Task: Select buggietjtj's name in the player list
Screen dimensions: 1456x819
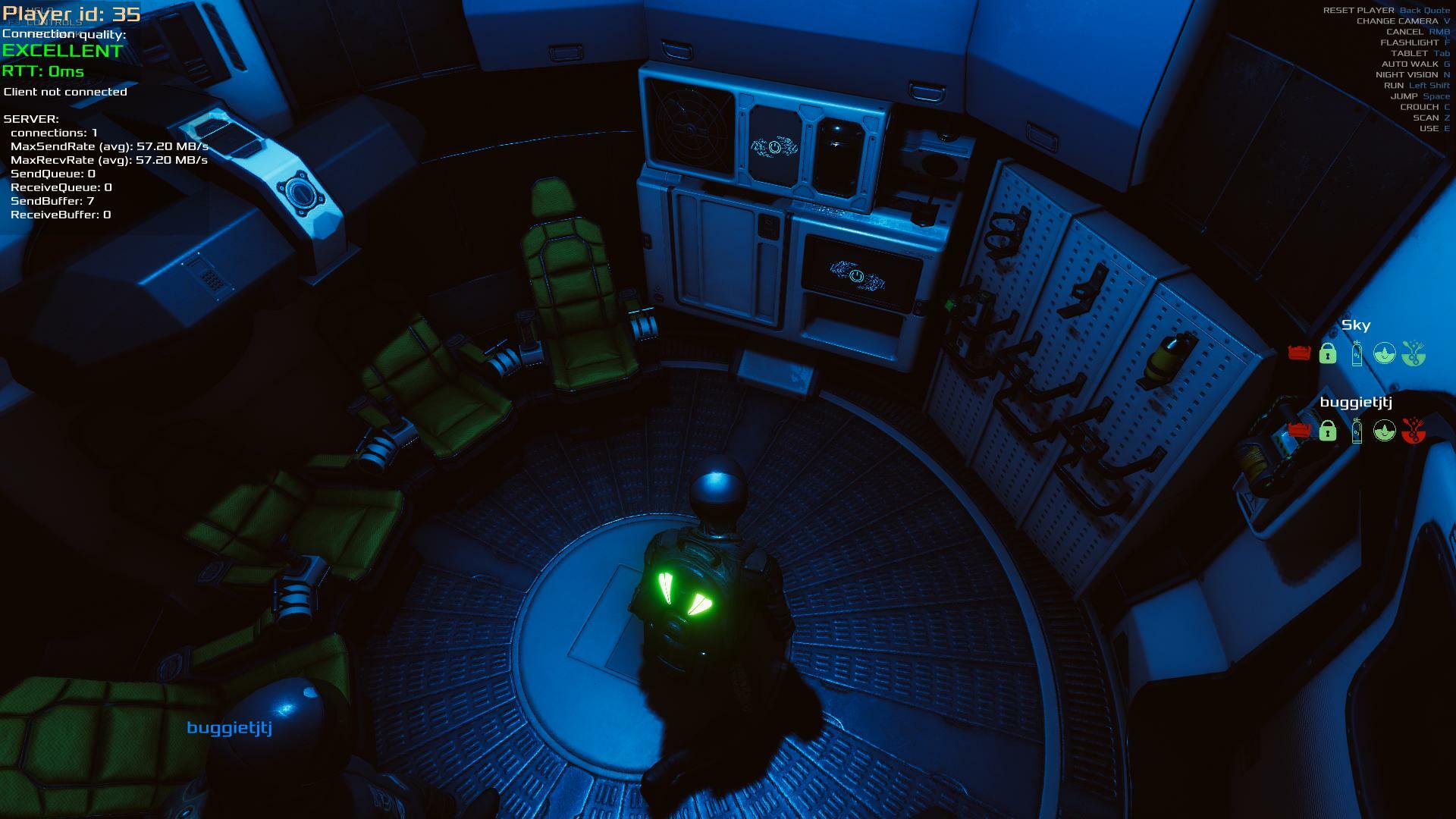Action: (x=1356, y=403)
